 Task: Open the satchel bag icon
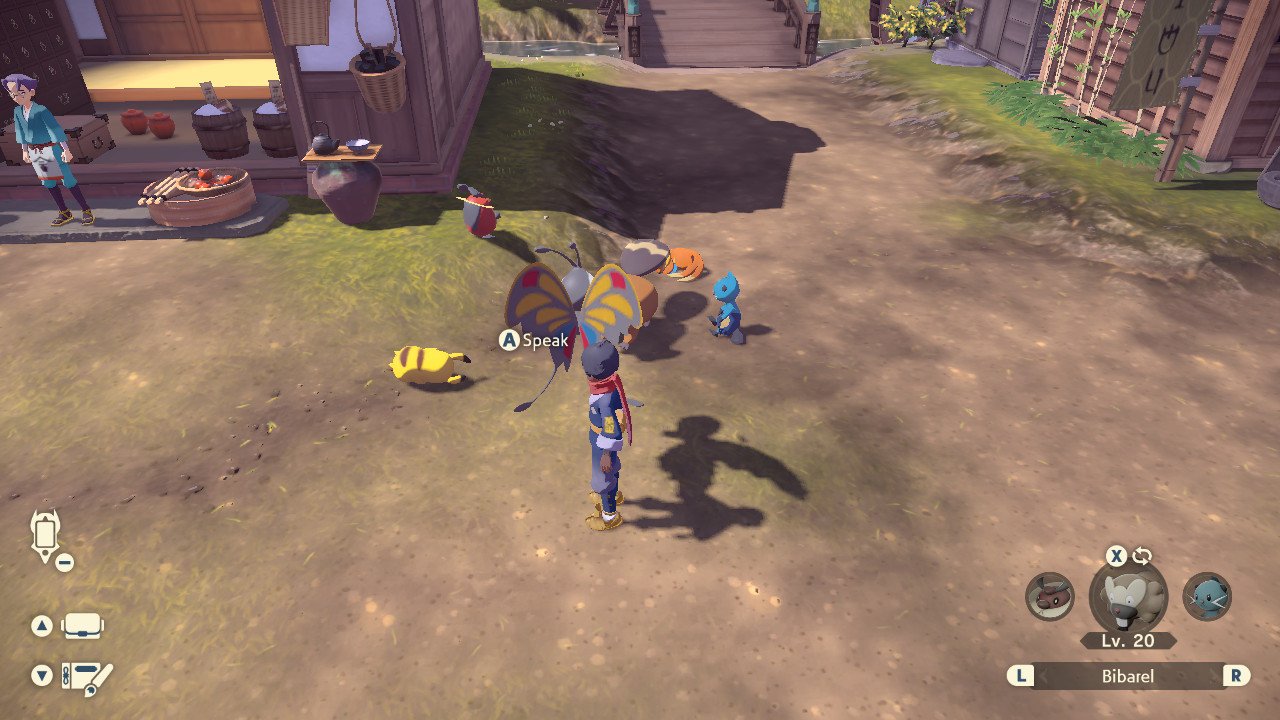(82, 626)
